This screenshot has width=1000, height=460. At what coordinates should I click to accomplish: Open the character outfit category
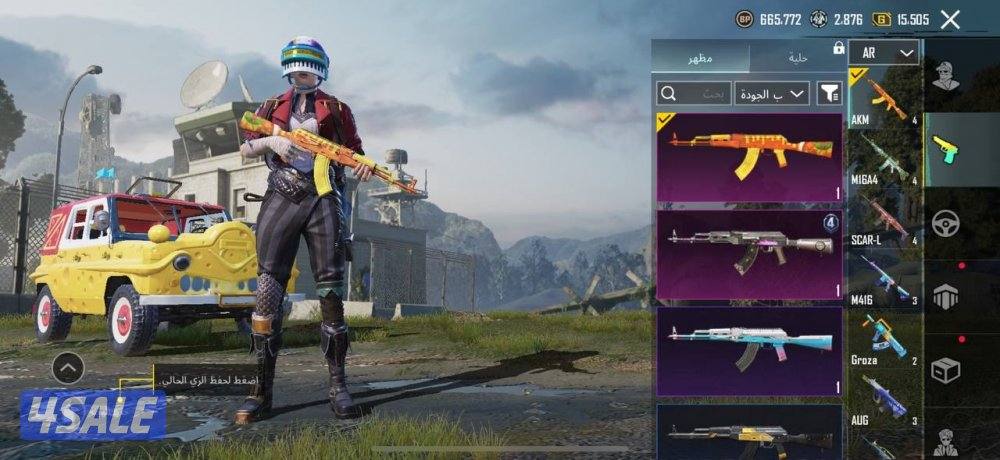click(x=944, y=77)
